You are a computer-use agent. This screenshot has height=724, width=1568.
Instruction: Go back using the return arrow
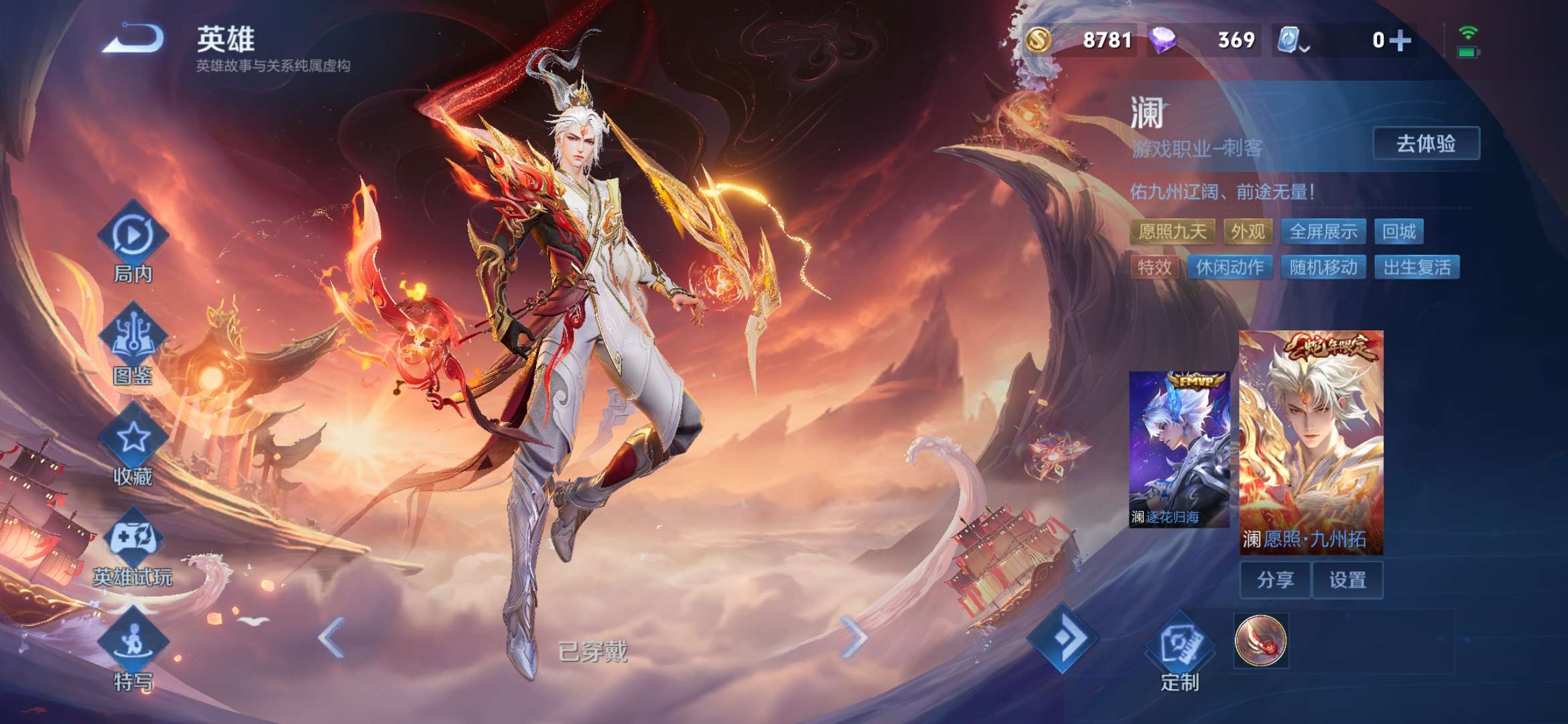pos(133,39)
